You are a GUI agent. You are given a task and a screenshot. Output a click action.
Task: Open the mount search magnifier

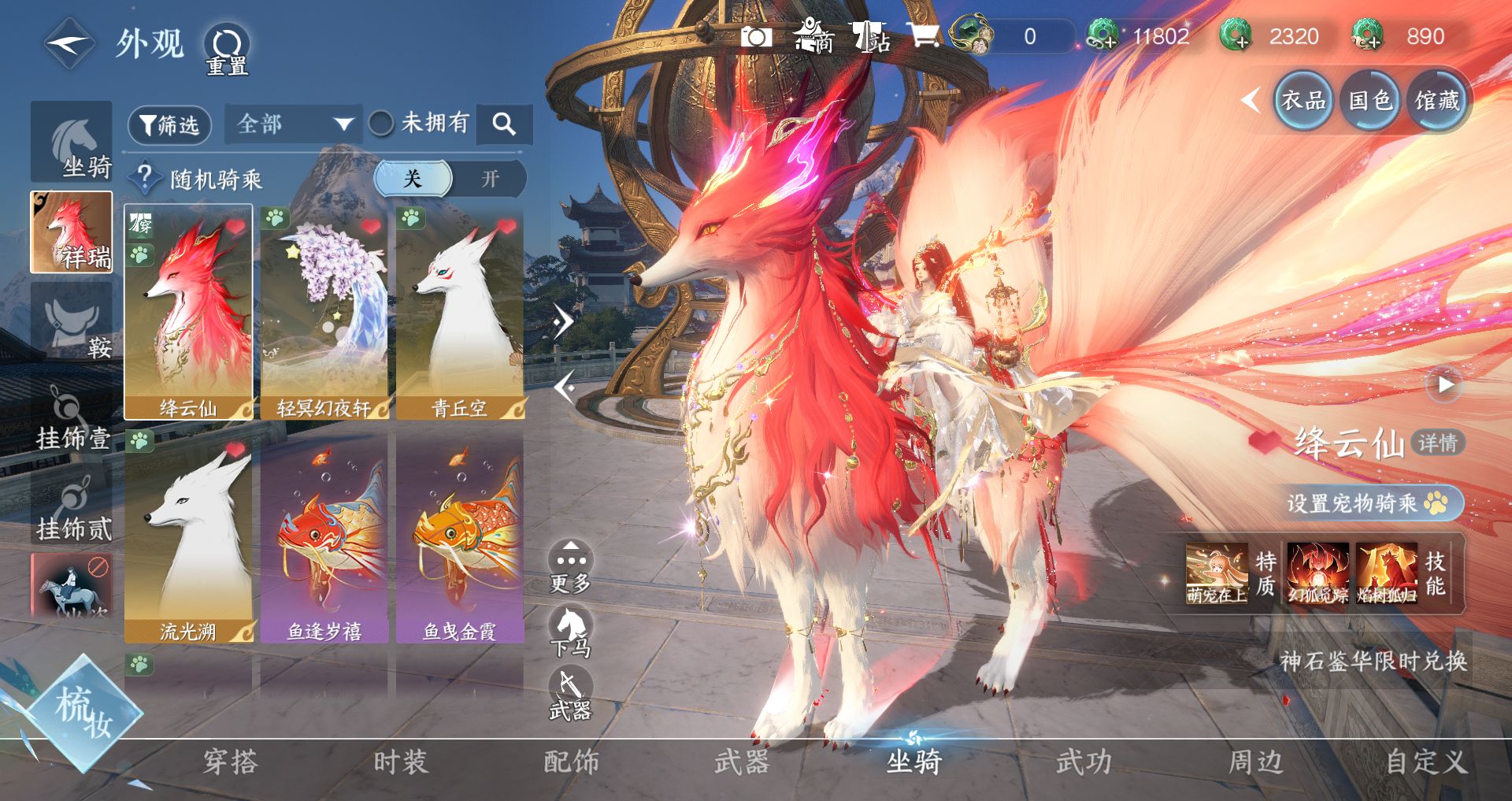504,124
